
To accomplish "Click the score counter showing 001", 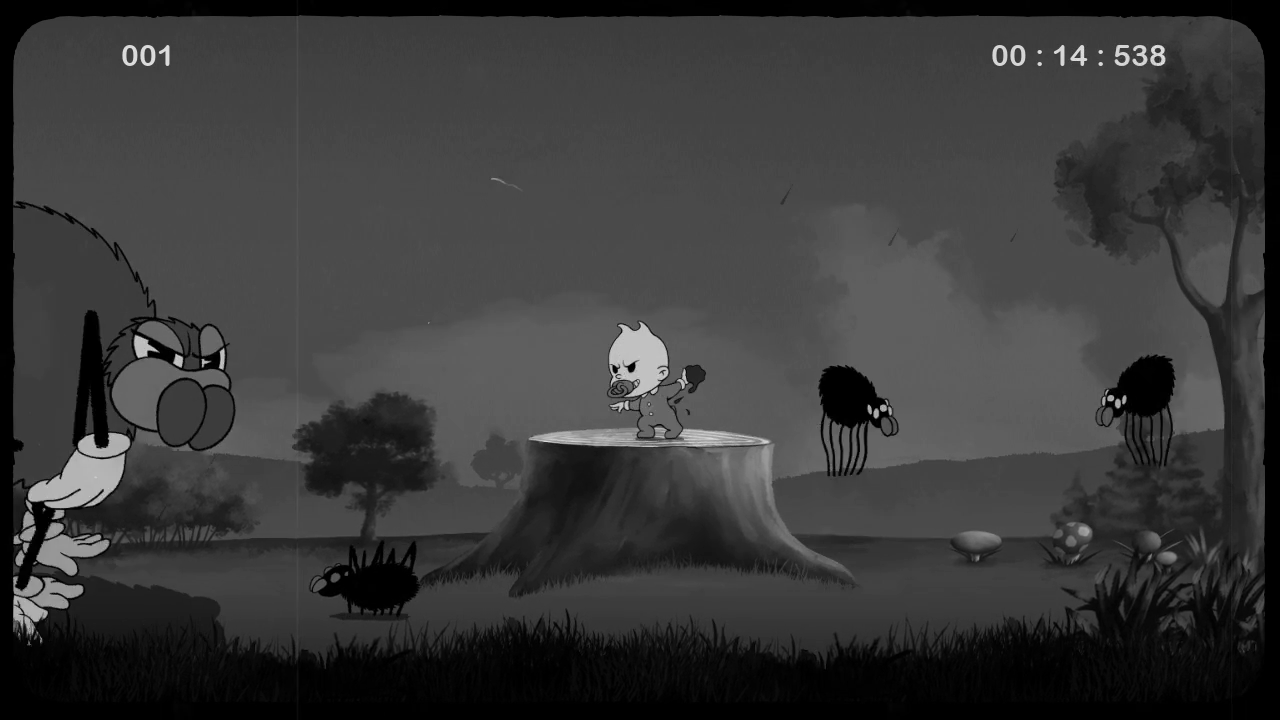I will (147, 56).
